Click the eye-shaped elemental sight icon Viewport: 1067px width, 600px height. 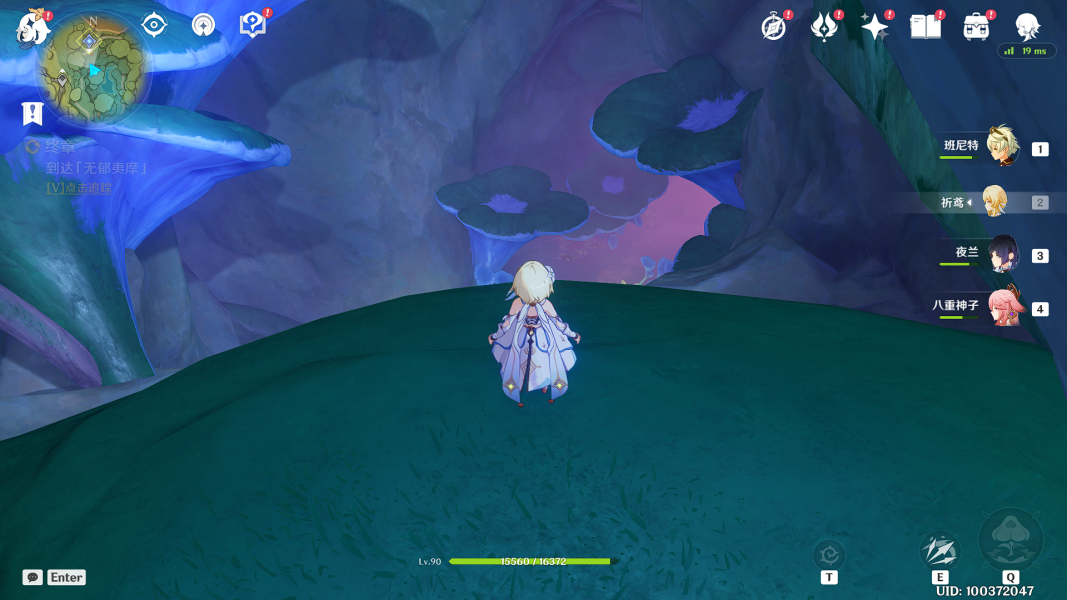tap(154, 25)
